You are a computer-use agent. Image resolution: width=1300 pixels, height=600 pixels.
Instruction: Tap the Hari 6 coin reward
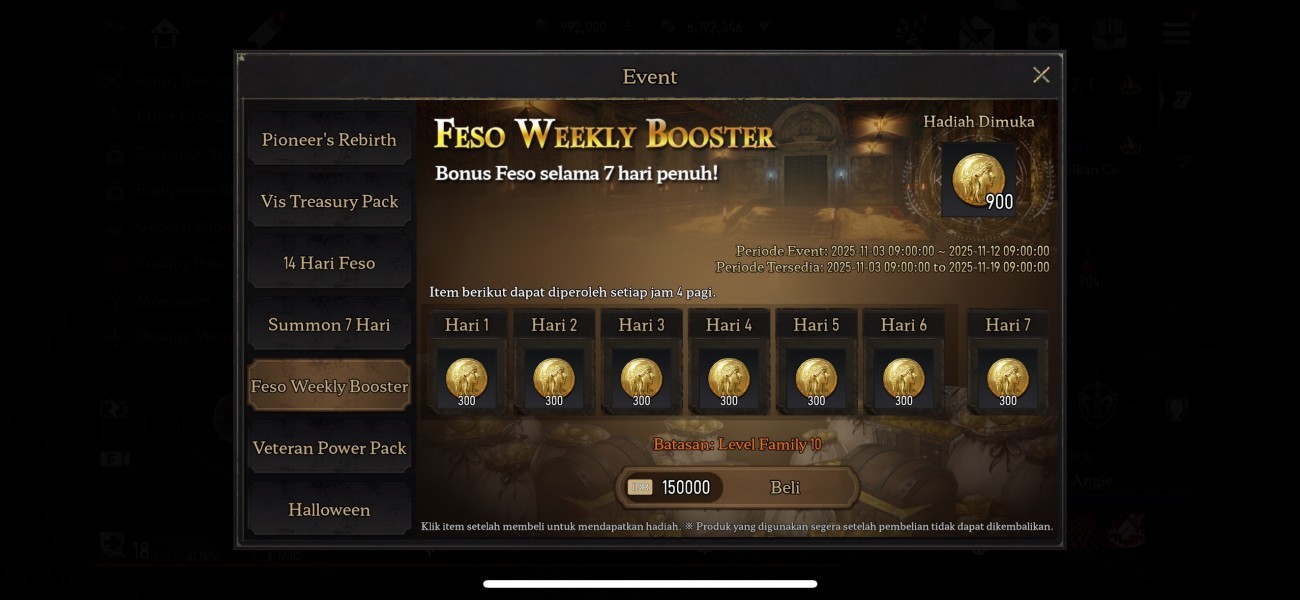click(904, 380)
